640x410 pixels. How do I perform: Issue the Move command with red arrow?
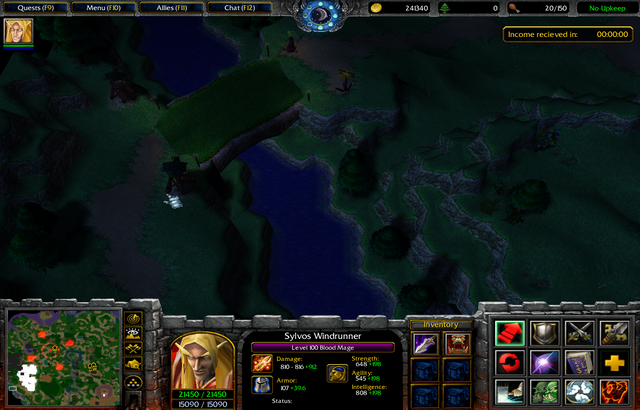point(510,333)
